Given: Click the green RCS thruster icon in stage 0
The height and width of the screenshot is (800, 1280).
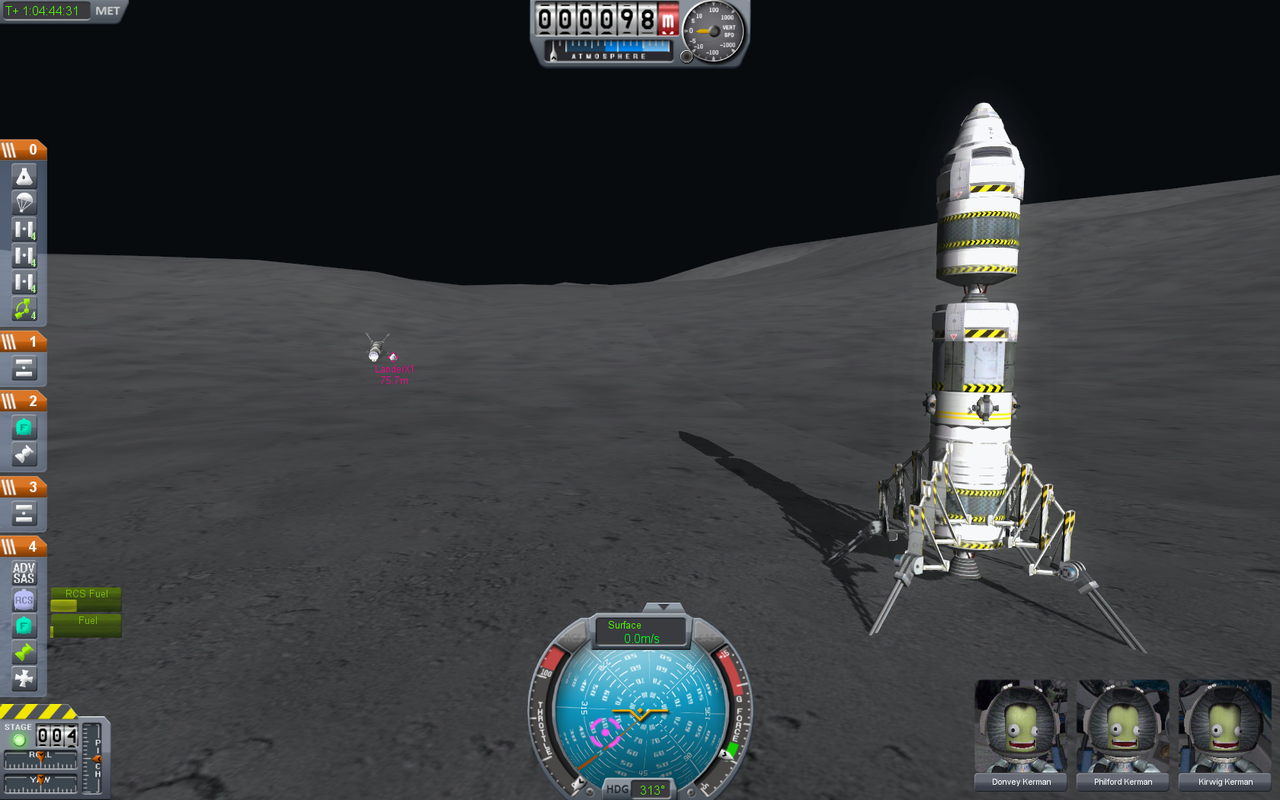Looking at the screenshot, I should [22, 310].
